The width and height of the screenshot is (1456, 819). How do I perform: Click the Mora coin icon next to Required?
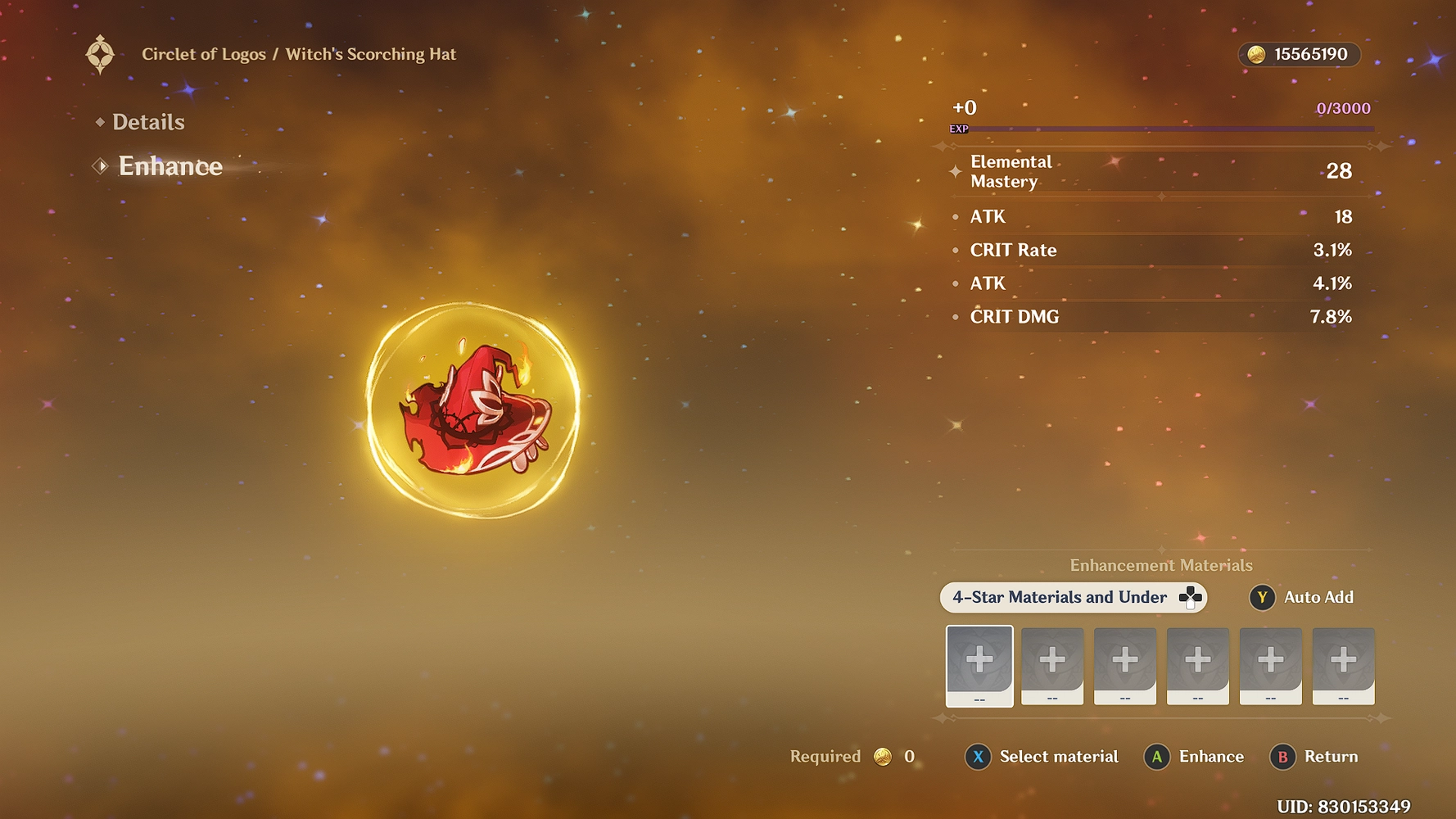[x=882, y=757]
